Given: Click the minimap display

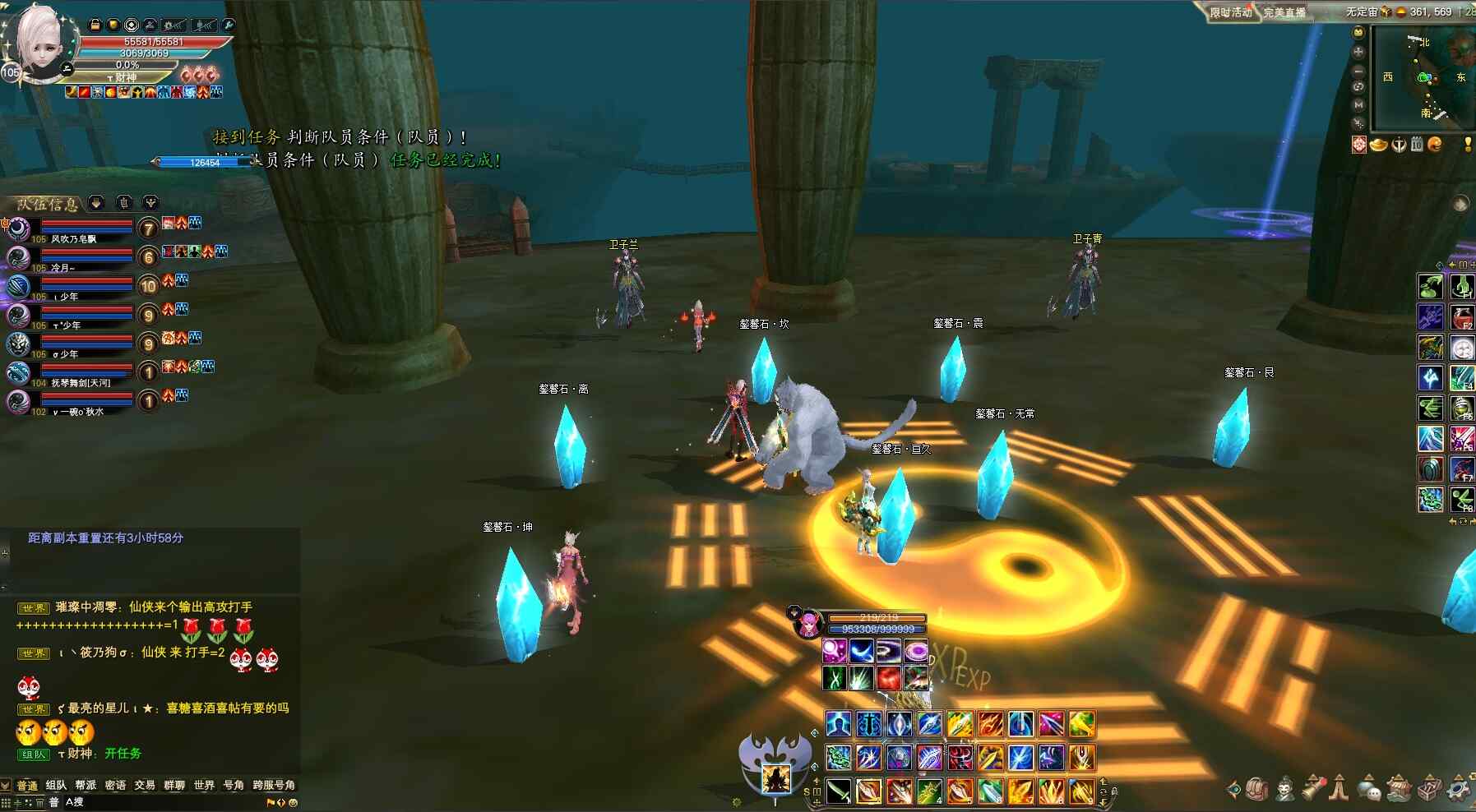Looking at the screenshot, I should click(1423, 78).
